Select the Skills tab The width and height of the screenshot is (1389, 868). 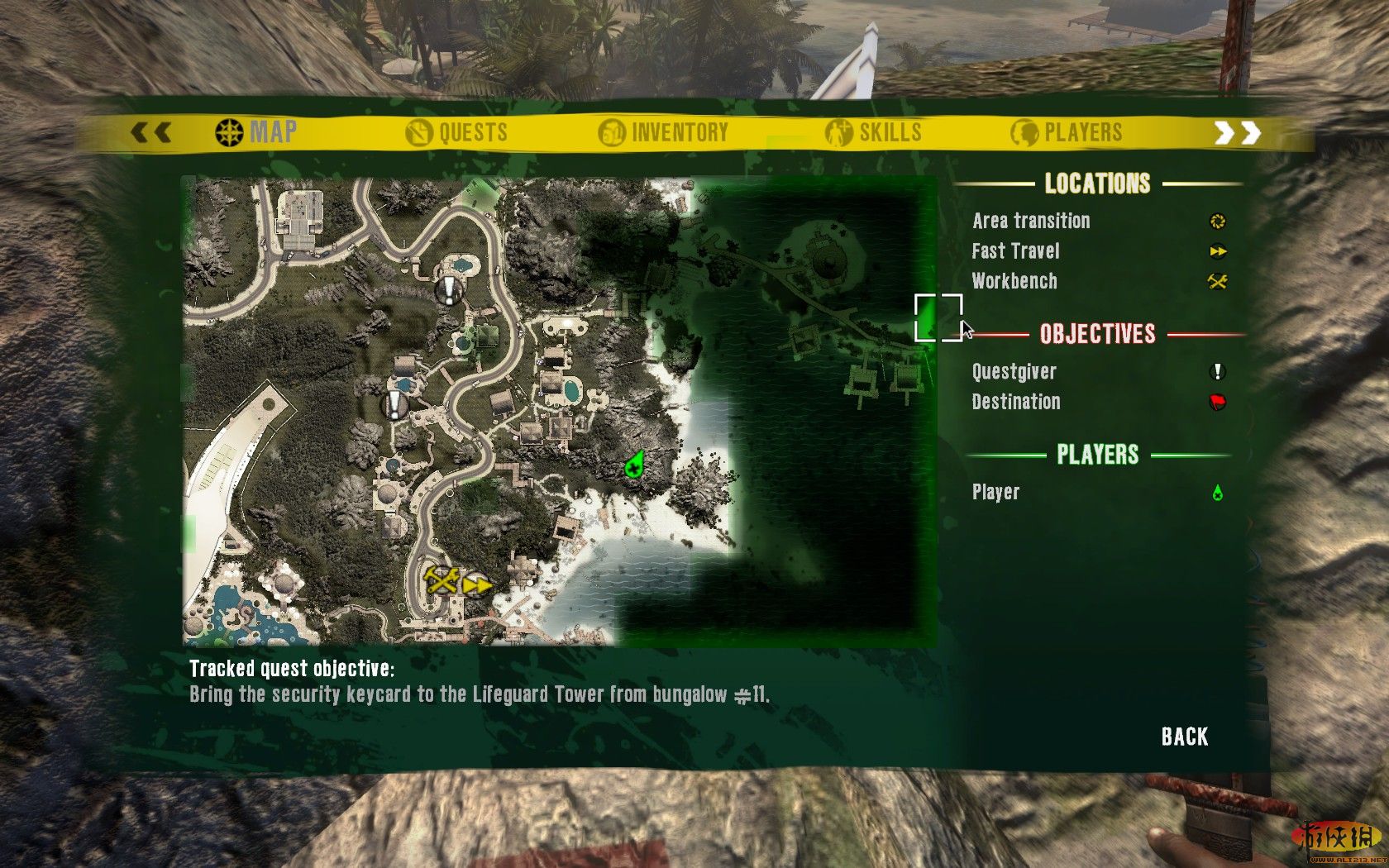874,132
